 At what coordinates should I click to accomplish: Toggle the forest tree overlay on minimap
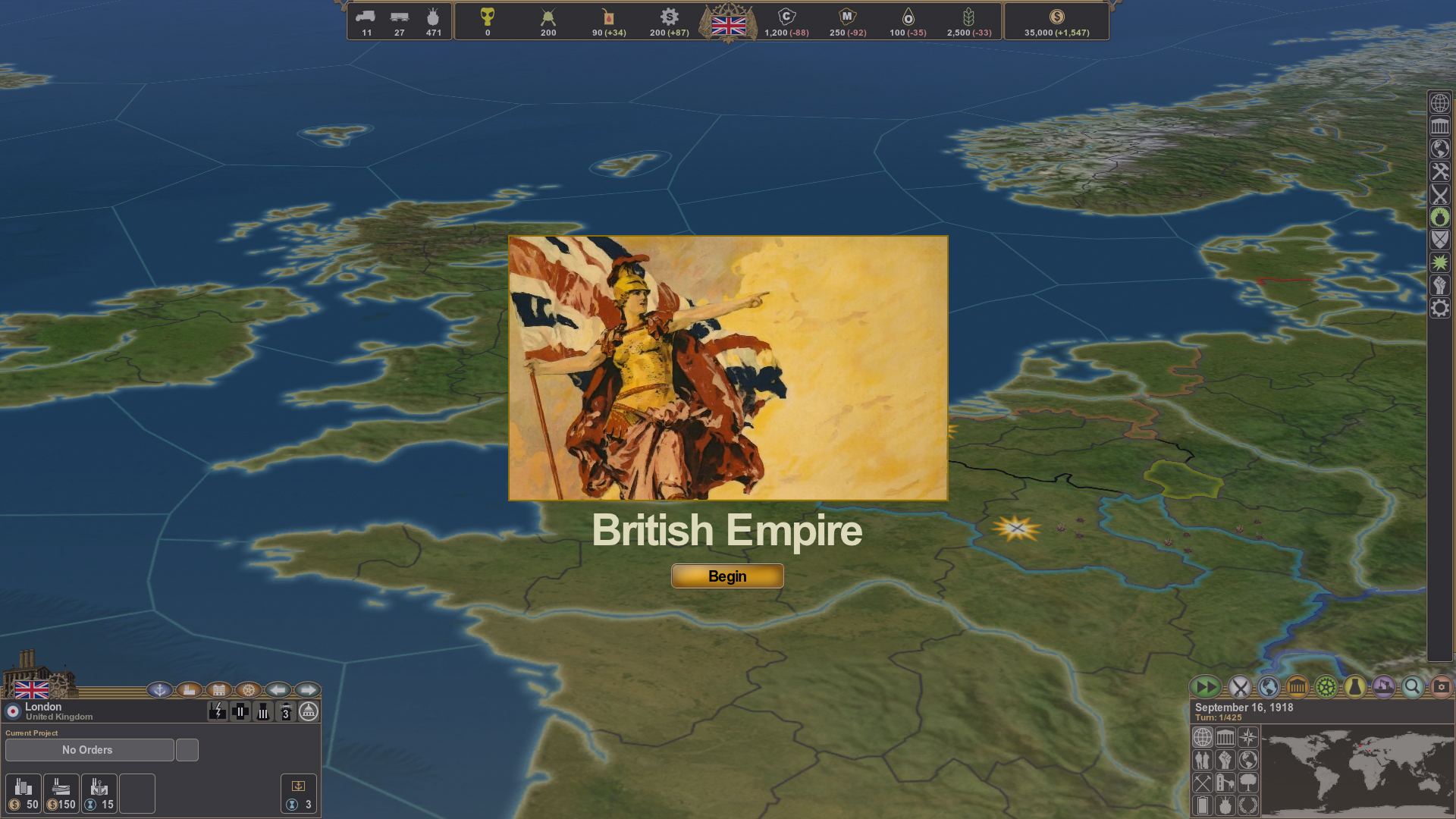(x=1248, y=783)
